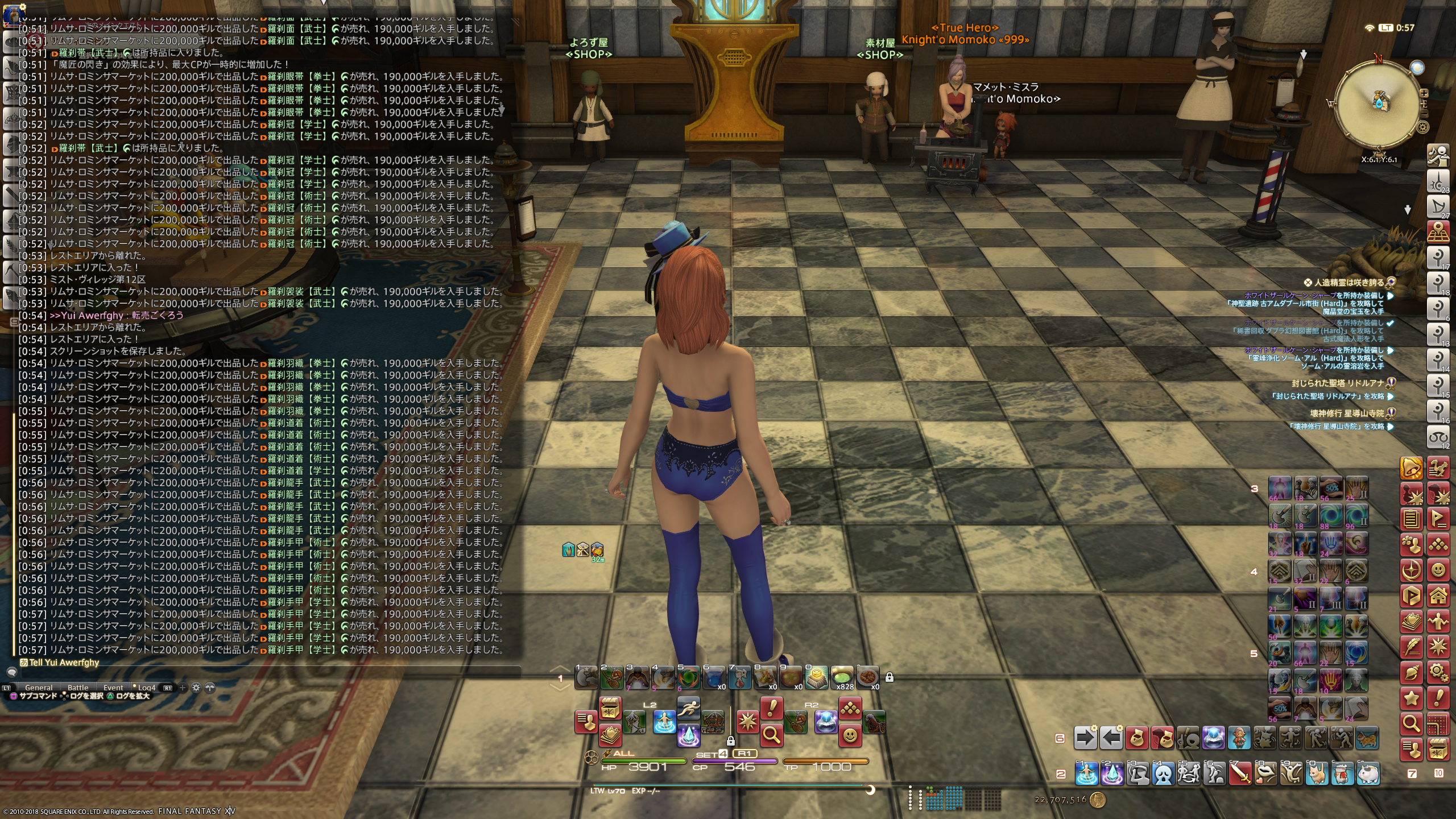Screen dimensions: 1456x819
Task: Select the 封じられた聖塔 リドルアナ duty entry
Action: [1337, 383]
